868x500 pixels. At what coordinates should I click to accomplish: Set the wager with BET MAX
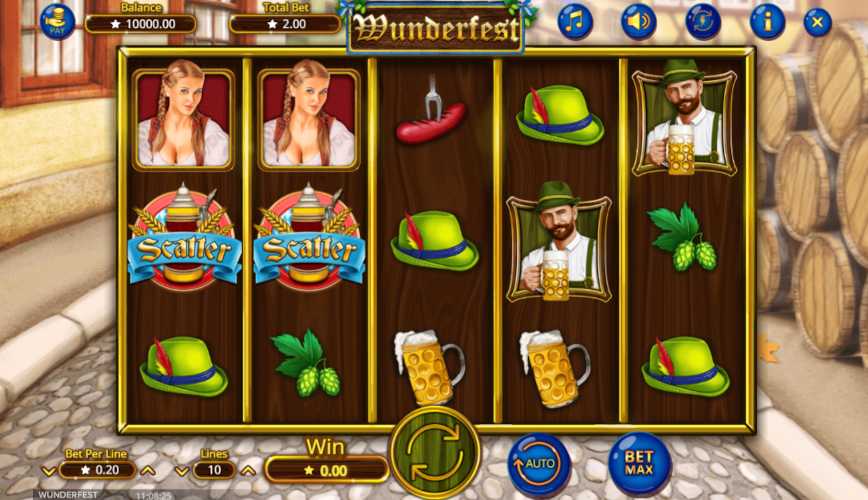tap(639, 463)
